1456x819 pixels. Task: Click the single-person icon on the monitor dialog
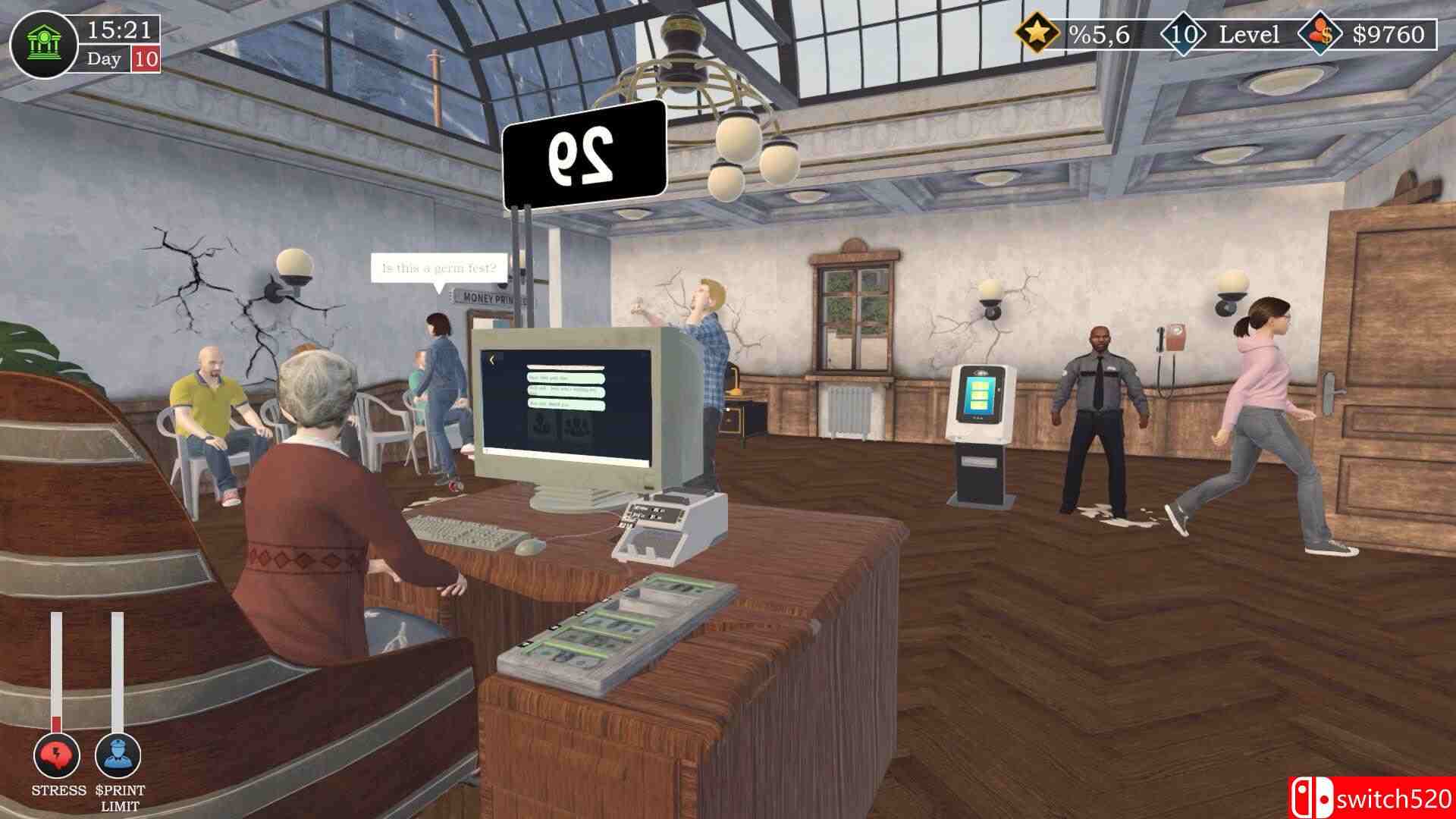[541, 425]
